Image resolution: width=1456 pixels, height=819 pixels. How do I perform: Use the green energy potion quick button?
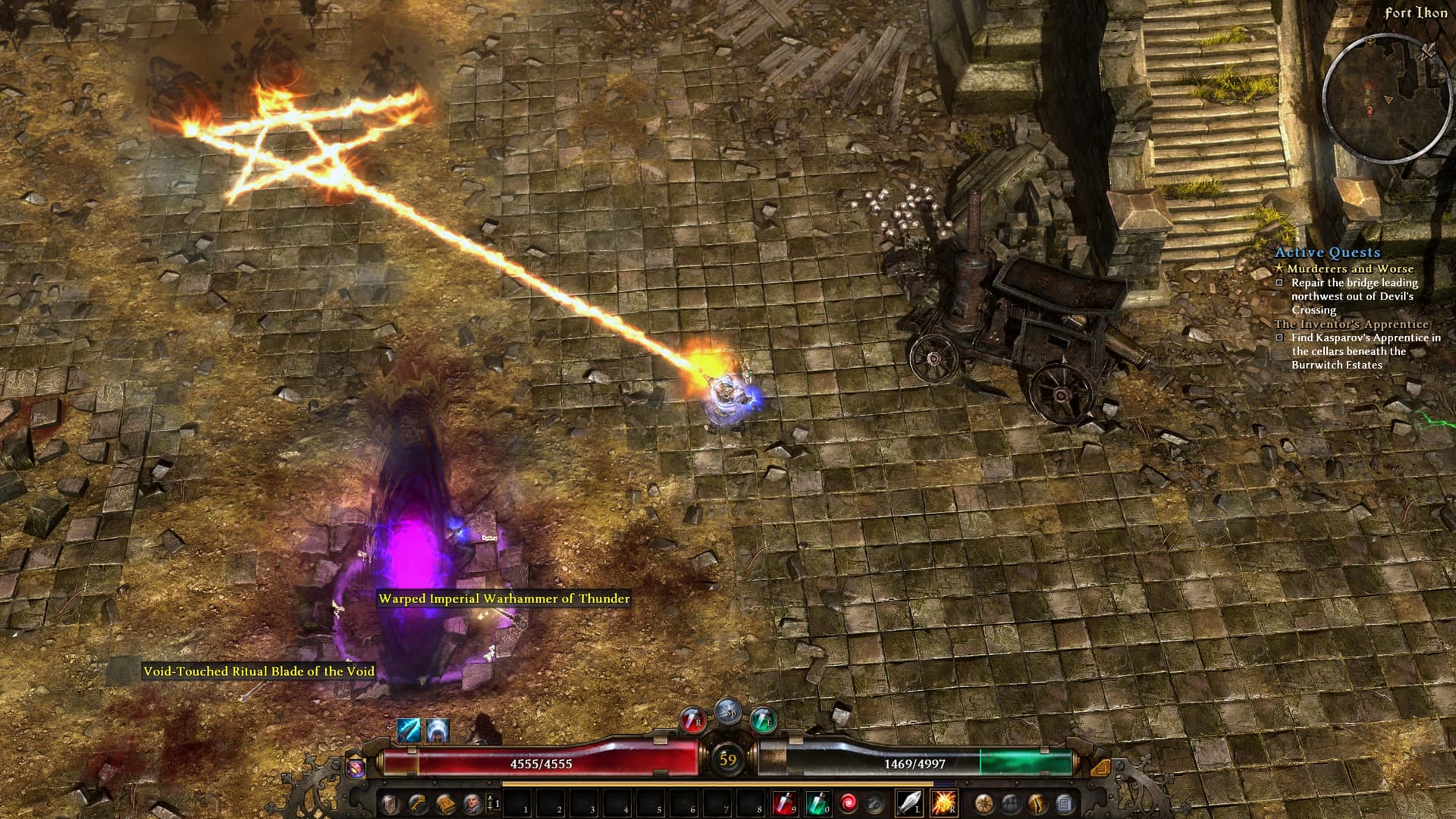[x=763, y=720]
